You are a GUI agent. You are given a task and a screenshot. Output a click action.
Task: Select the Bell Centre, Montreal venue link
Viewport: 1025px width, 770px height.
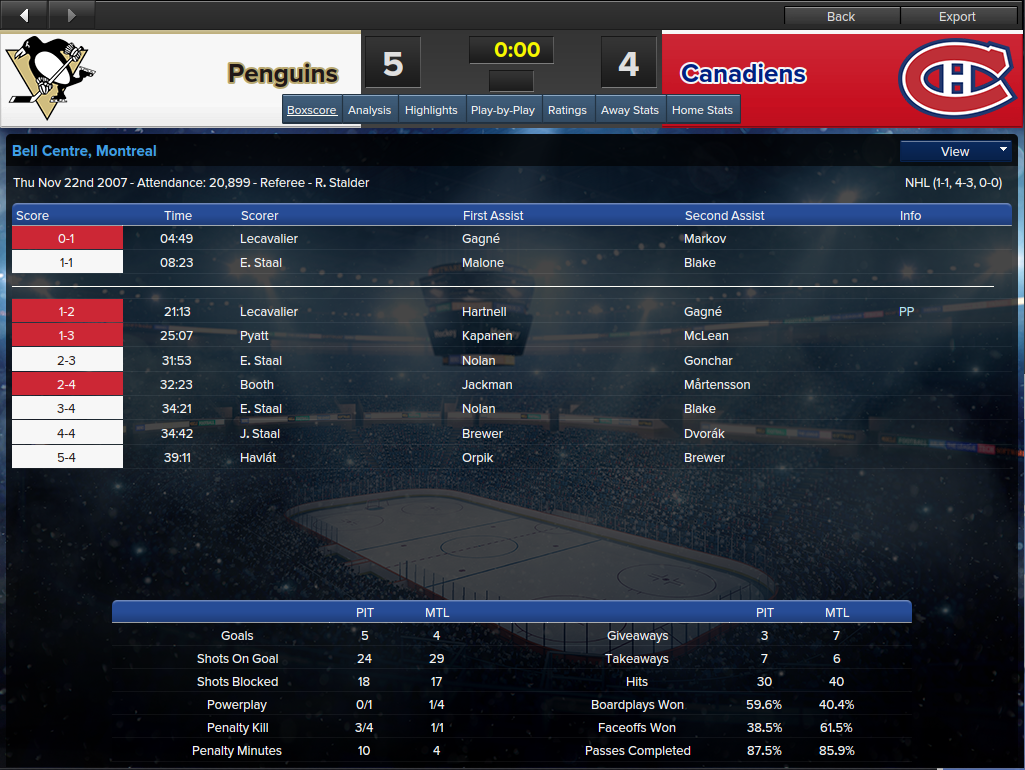pyautogui.click(x=84, y=151)
